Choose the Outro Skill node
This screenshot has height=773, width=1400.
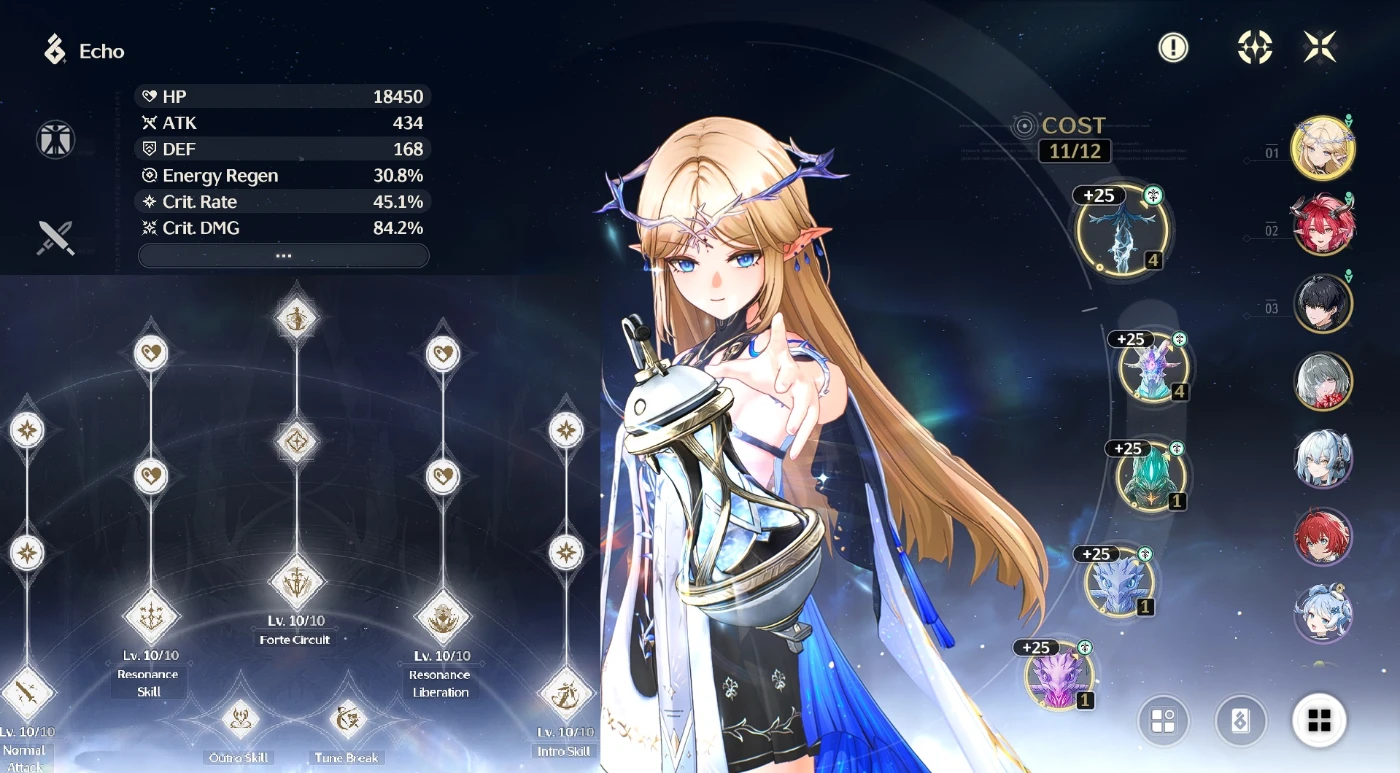click(x=240, y=718)
